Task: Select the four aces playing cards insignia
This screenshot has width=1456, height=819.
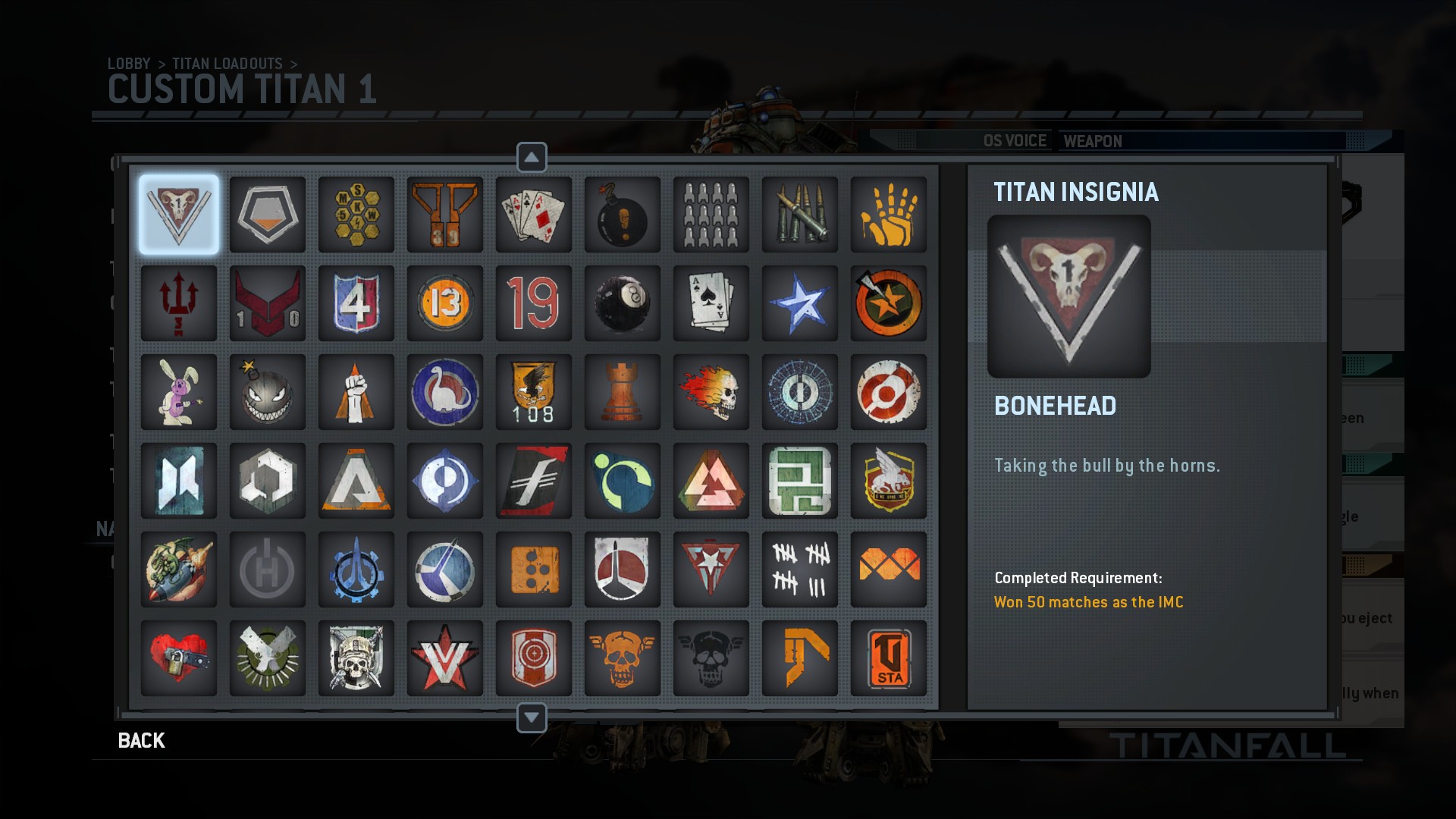Action: pos(533,215)
